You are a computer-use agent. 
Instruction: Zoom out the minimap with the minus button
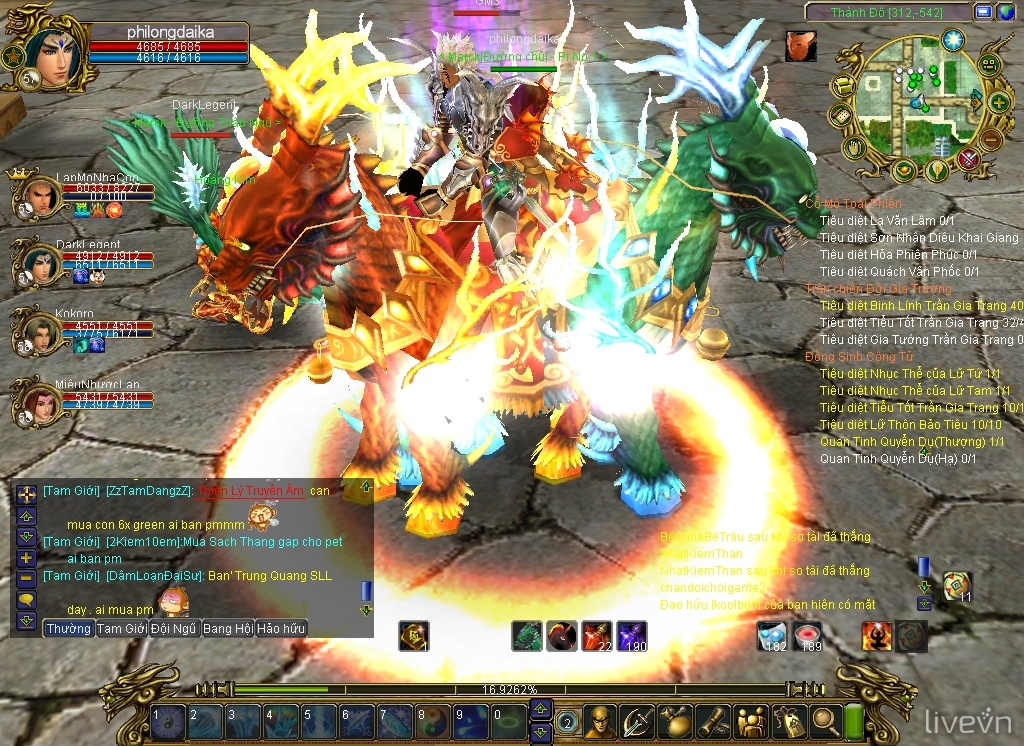tap(990, 138)
